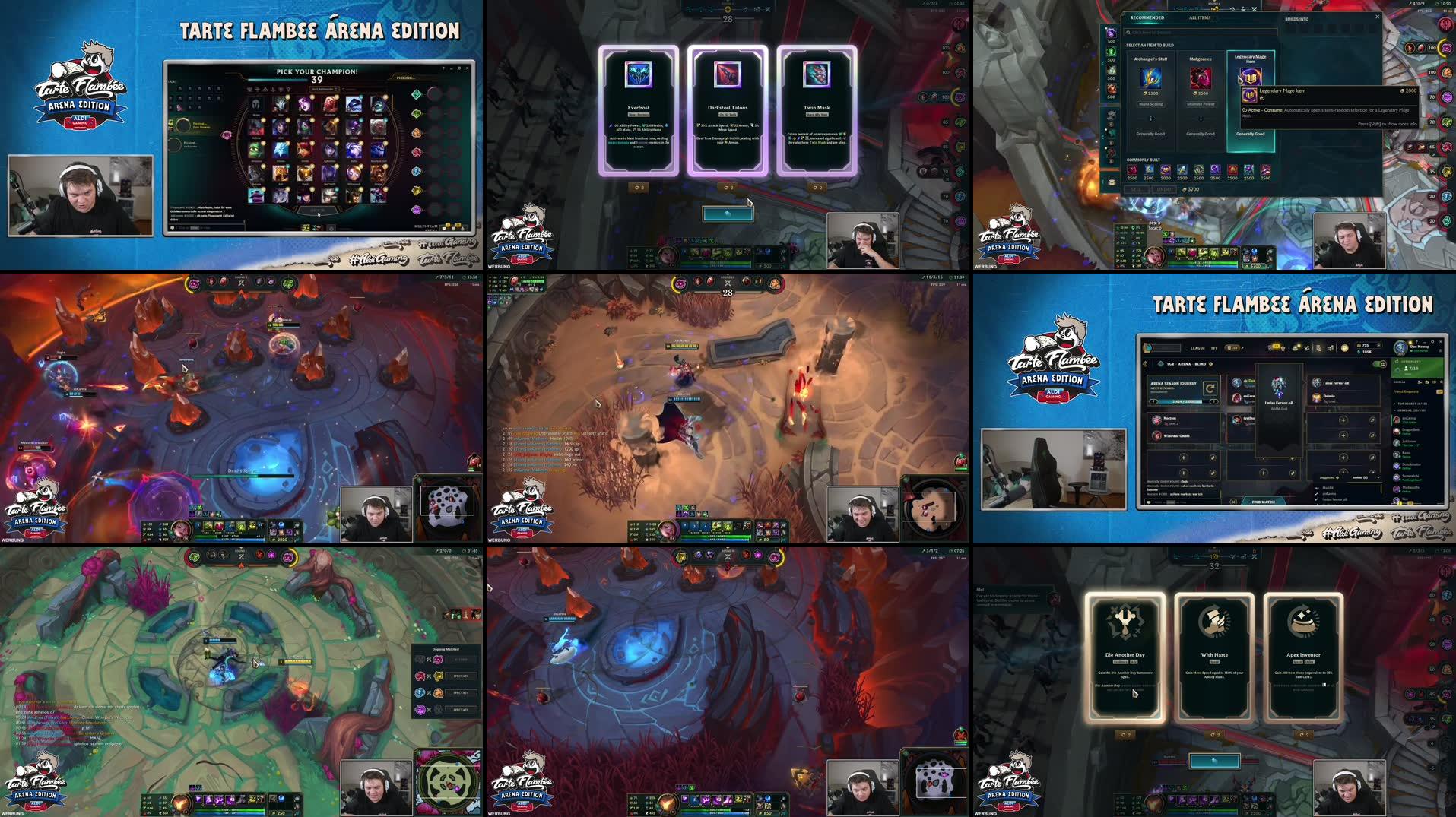Open the Sort By Favorite dropdown in champion select
Image resolution: width=1456 pixels, height=817 pixels.
click(324, 89)
